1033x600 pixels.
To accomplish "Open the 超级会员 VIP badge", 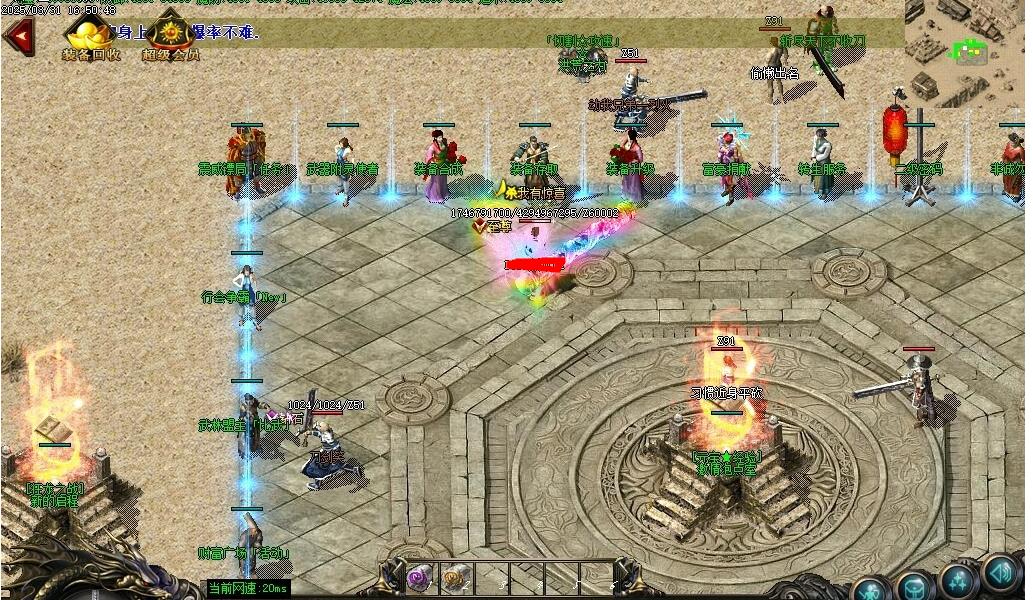I will tap(171, 32).
